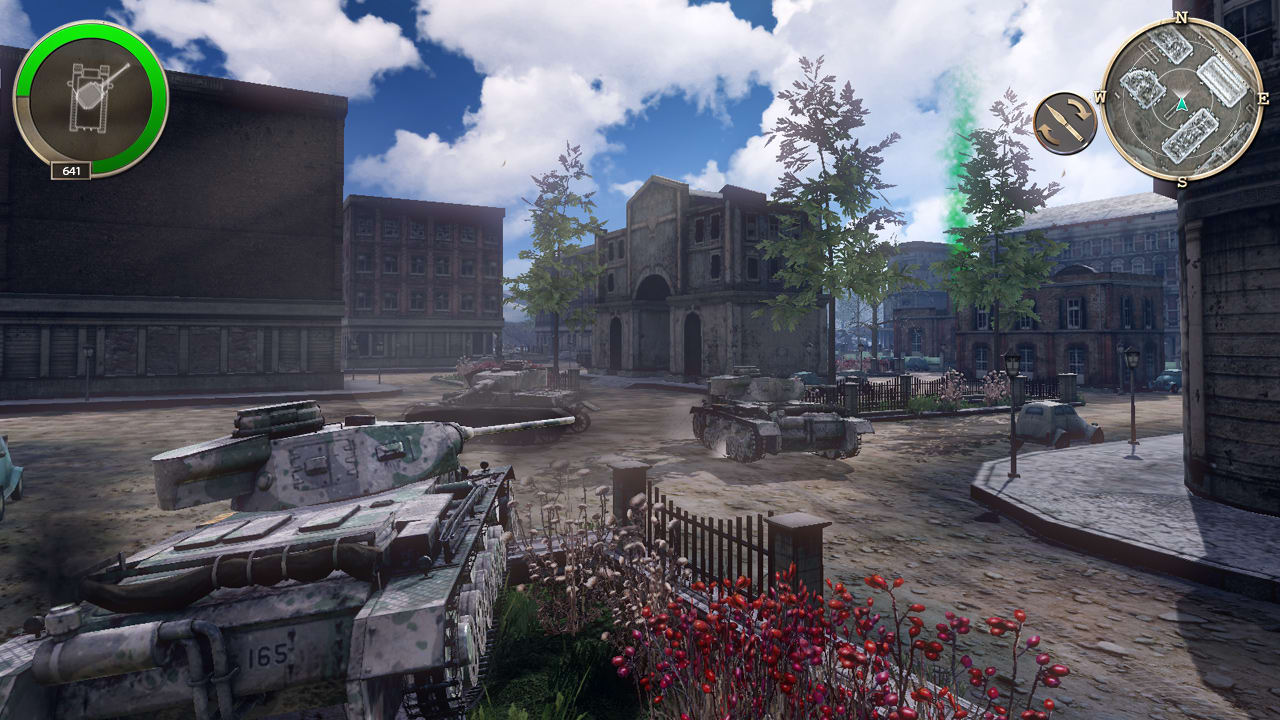Click the N compass marker above the minimap
The image size is (1280, 720).
1183,17
